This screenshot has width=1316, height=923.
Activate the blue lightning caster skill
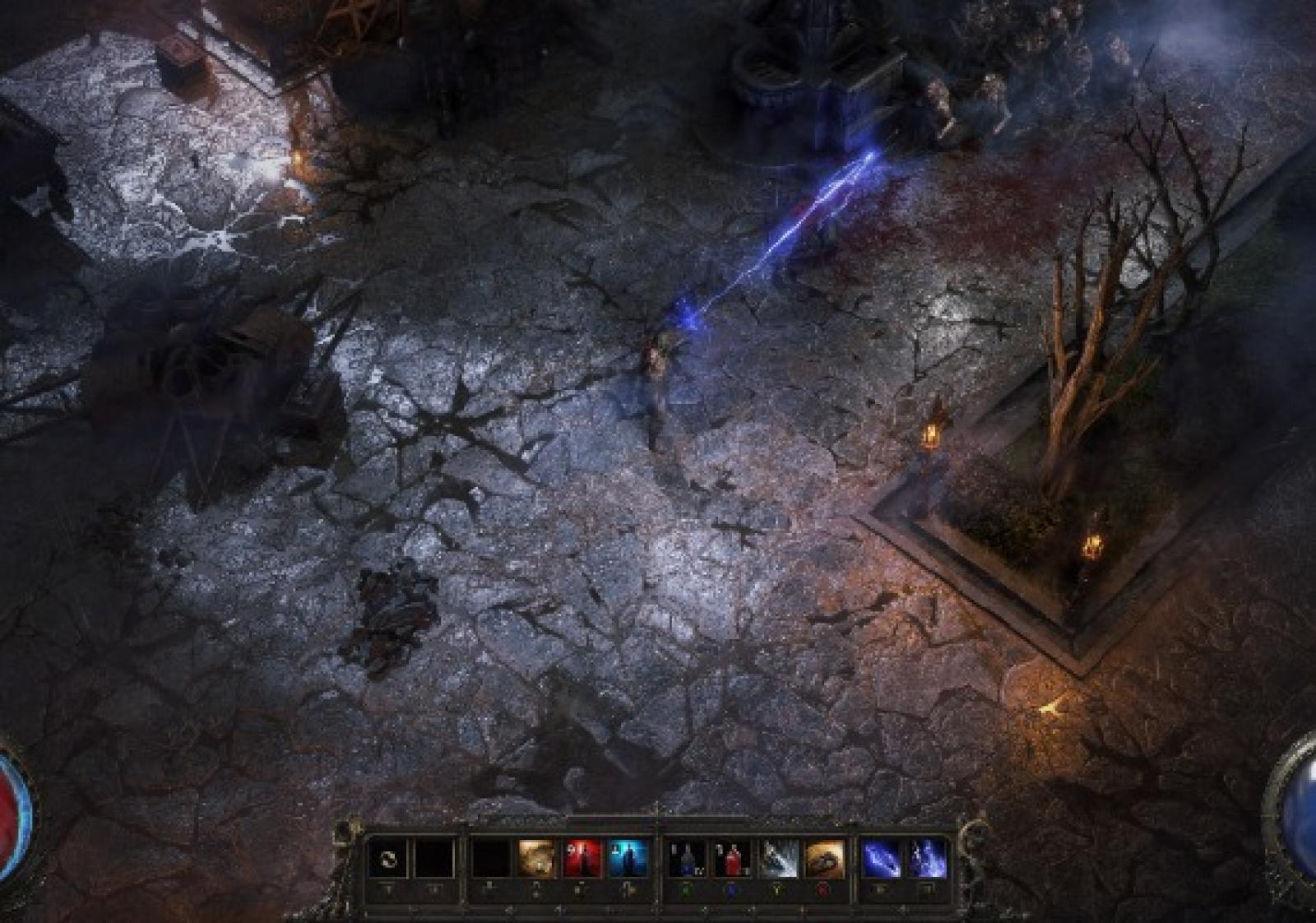click(927, 860)
